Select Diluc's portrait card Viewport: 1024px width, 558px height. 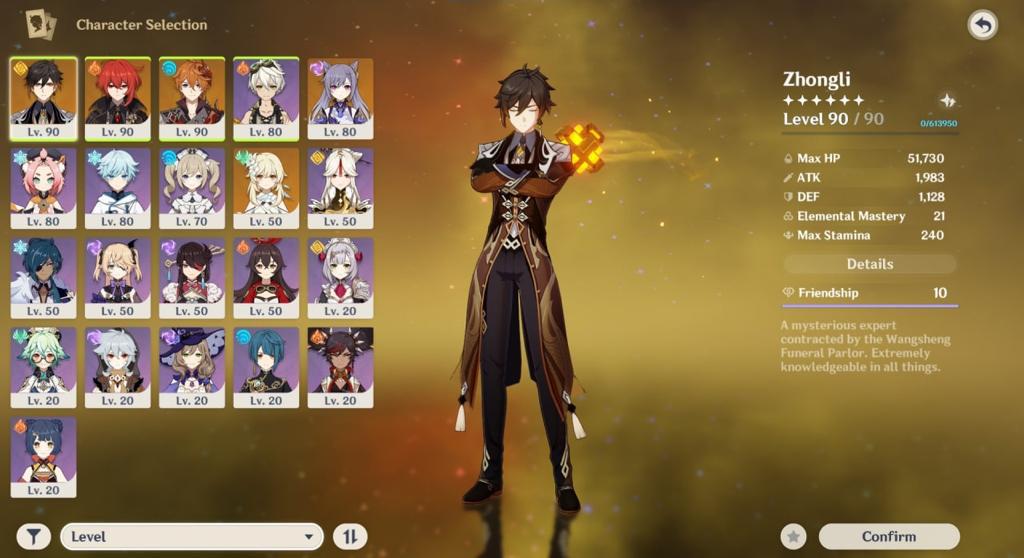tap(118, 97)
